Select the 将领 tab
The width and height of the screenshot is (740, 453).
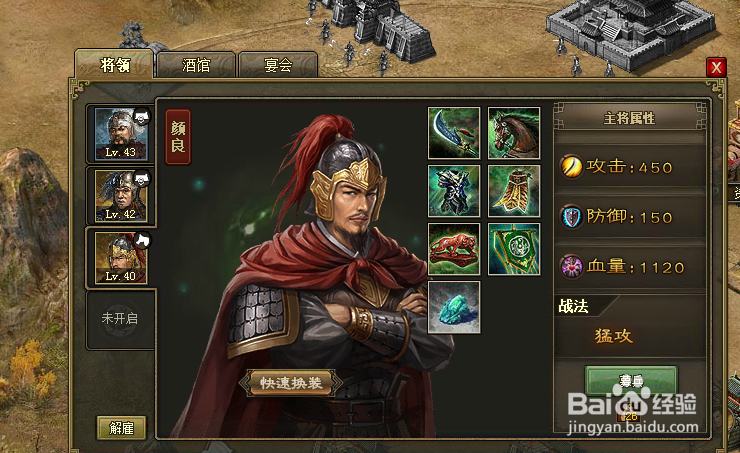pyautogui.click(x=115, y=64)
